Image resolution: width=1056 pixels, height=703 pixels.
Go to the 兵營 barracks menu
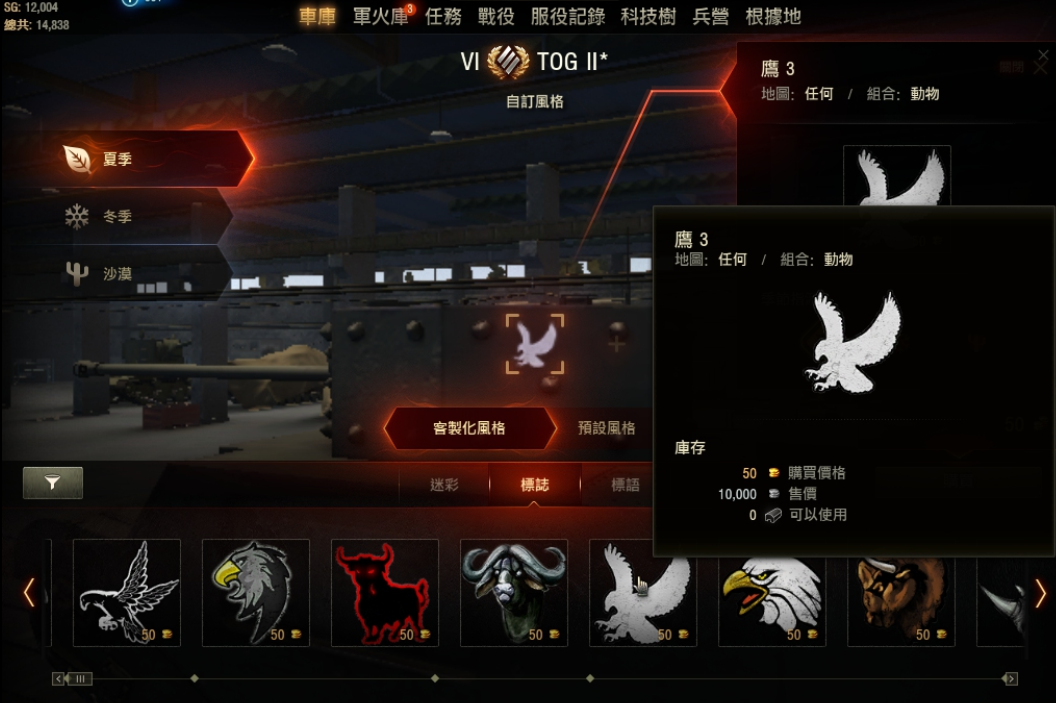pos(710,17)
